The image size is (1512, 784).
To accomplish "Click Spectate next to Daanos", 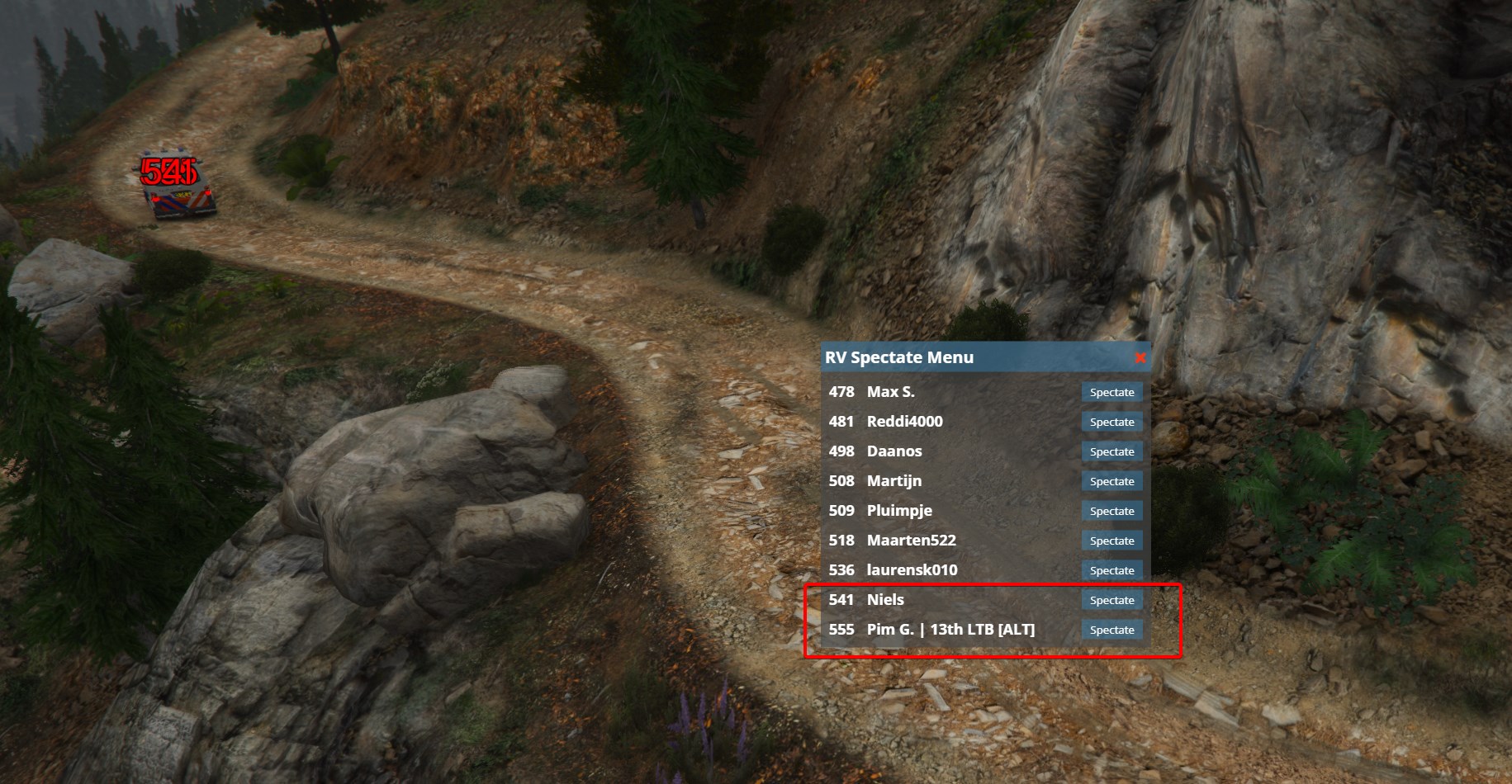I will (1111, 451).
